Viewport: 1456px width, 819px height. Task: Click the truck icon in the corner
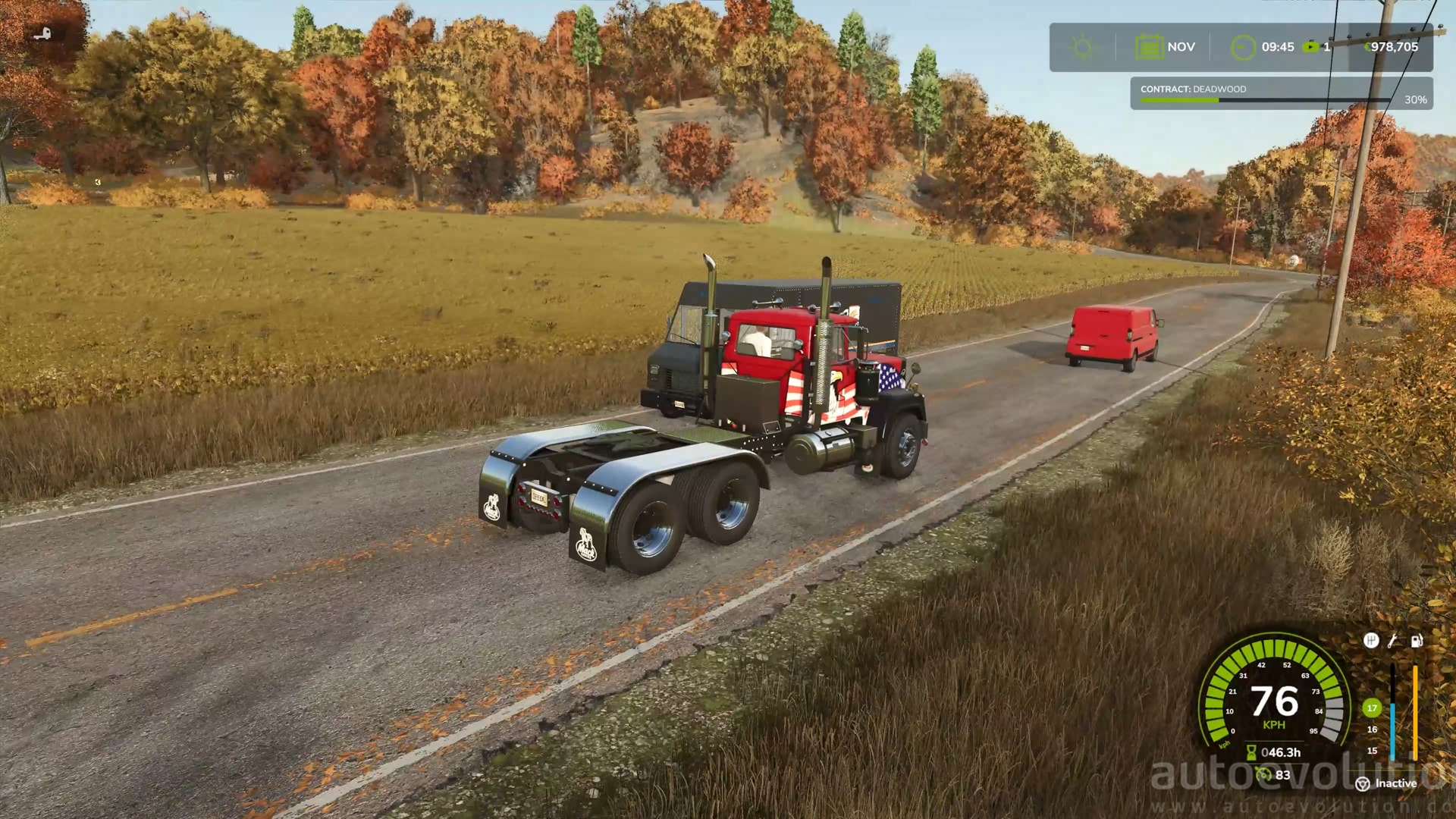(42, 33)
